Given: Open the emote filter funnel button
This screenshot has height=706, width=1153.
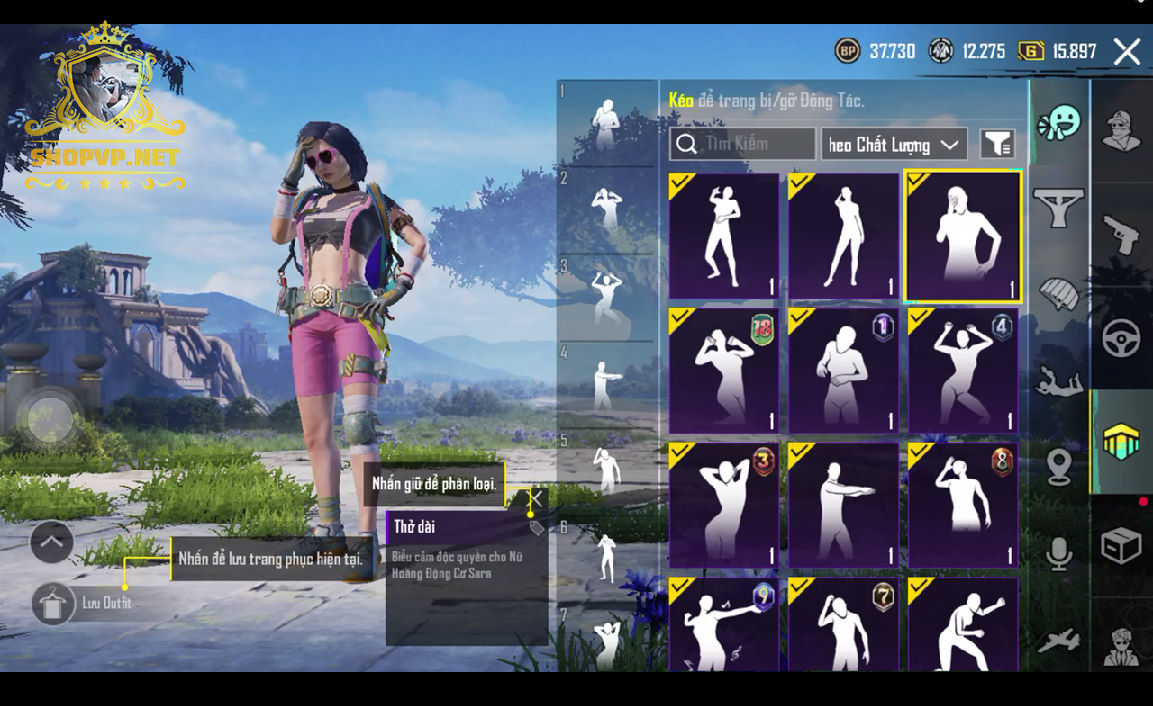Looking at the screenshot, I should pyautogui.click(x=996, y=145).
